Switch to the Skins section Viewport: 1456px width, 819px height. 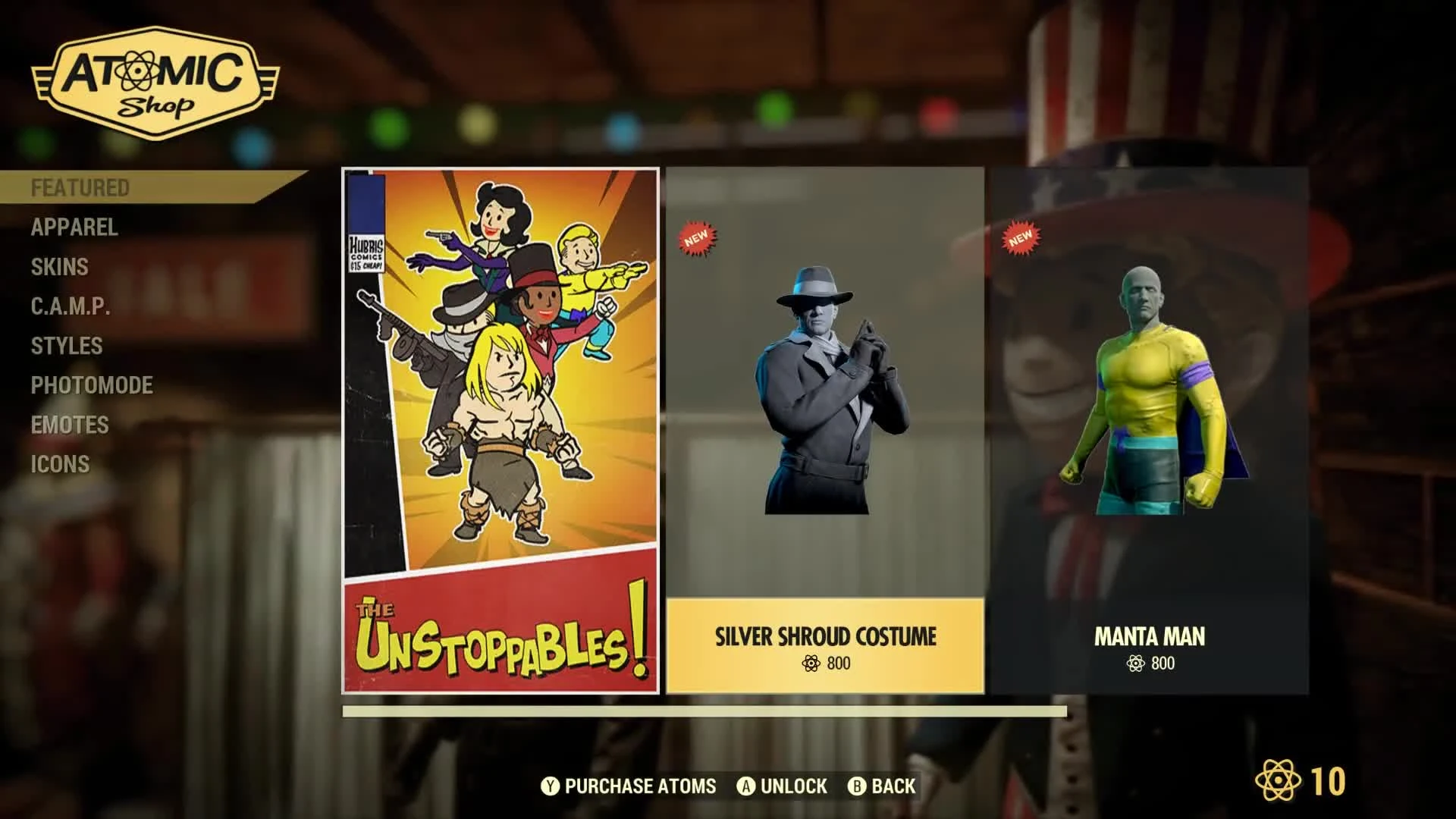(59, 267)
